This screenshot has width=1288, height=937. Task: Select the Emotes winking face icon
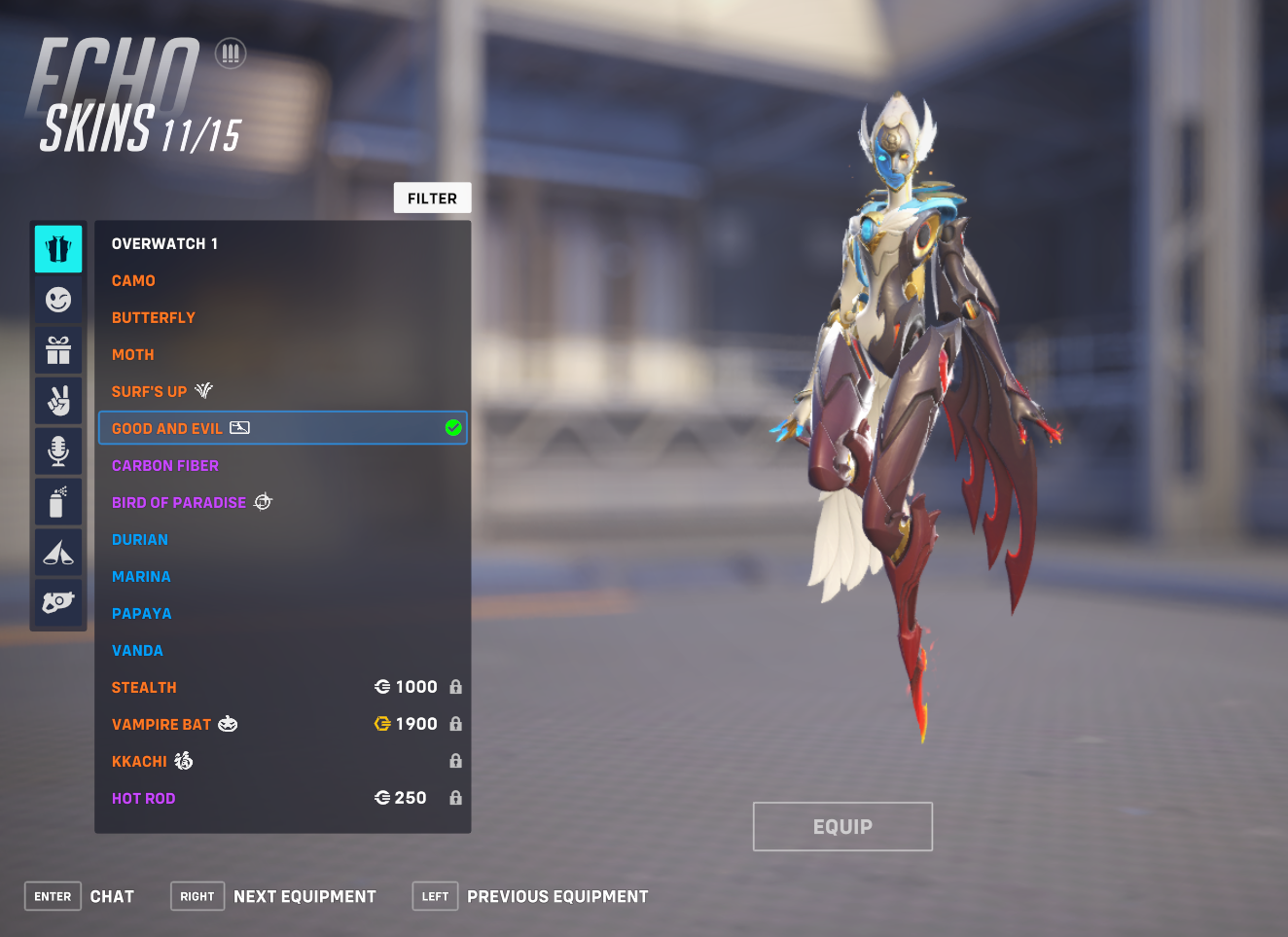57,300
